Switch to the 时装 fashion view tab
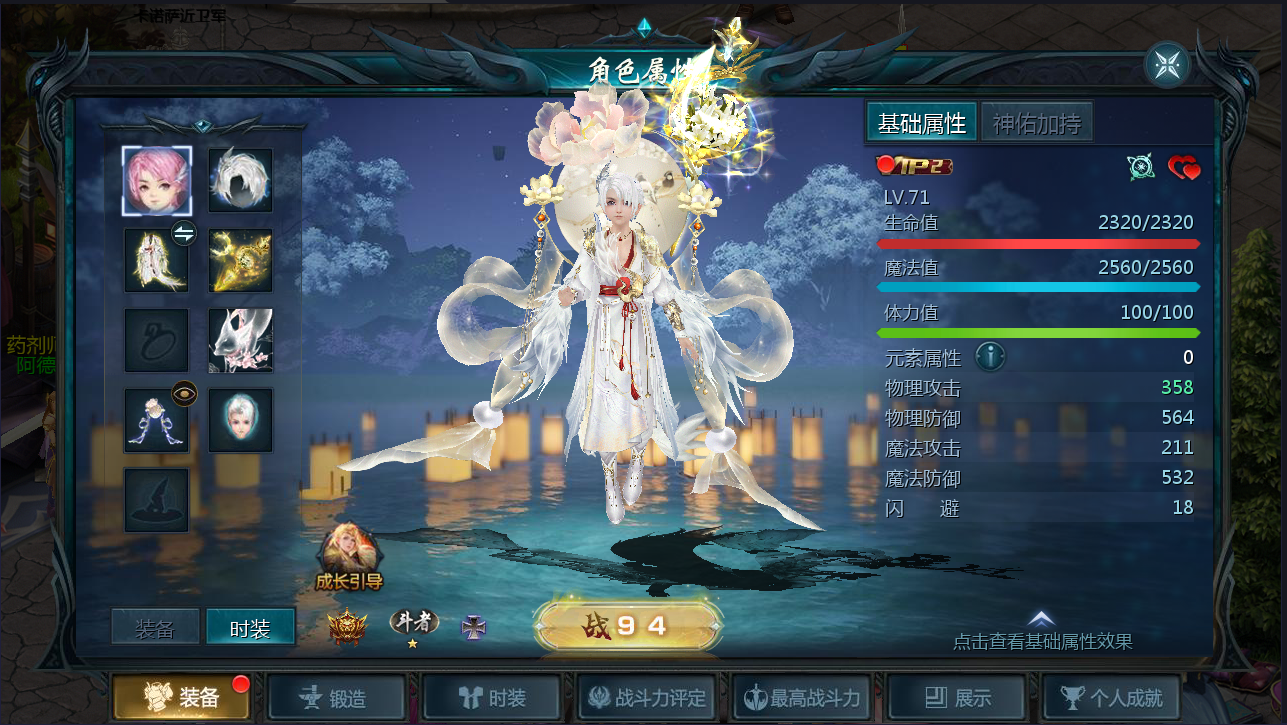The image size is (1287, 725). point(250,629)
